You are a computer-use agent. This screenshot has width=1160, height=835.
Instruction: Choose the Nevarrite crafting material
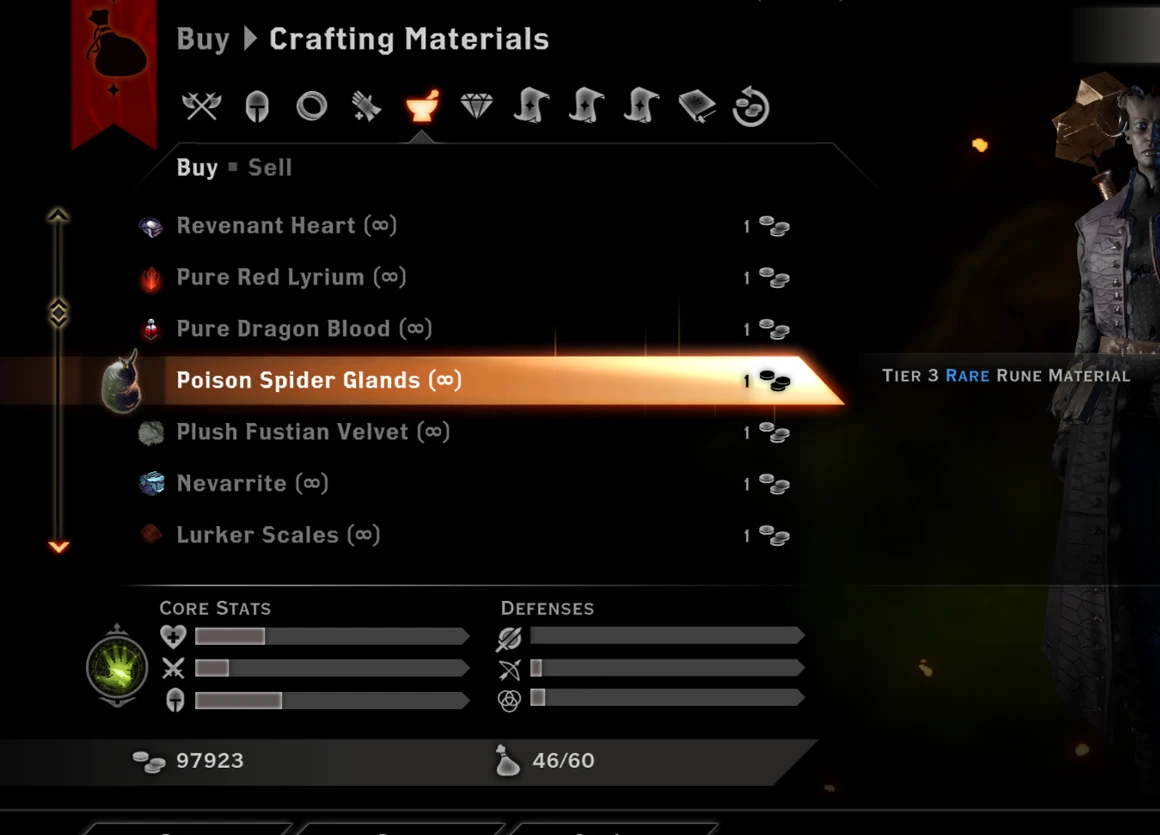click(252, 484)
